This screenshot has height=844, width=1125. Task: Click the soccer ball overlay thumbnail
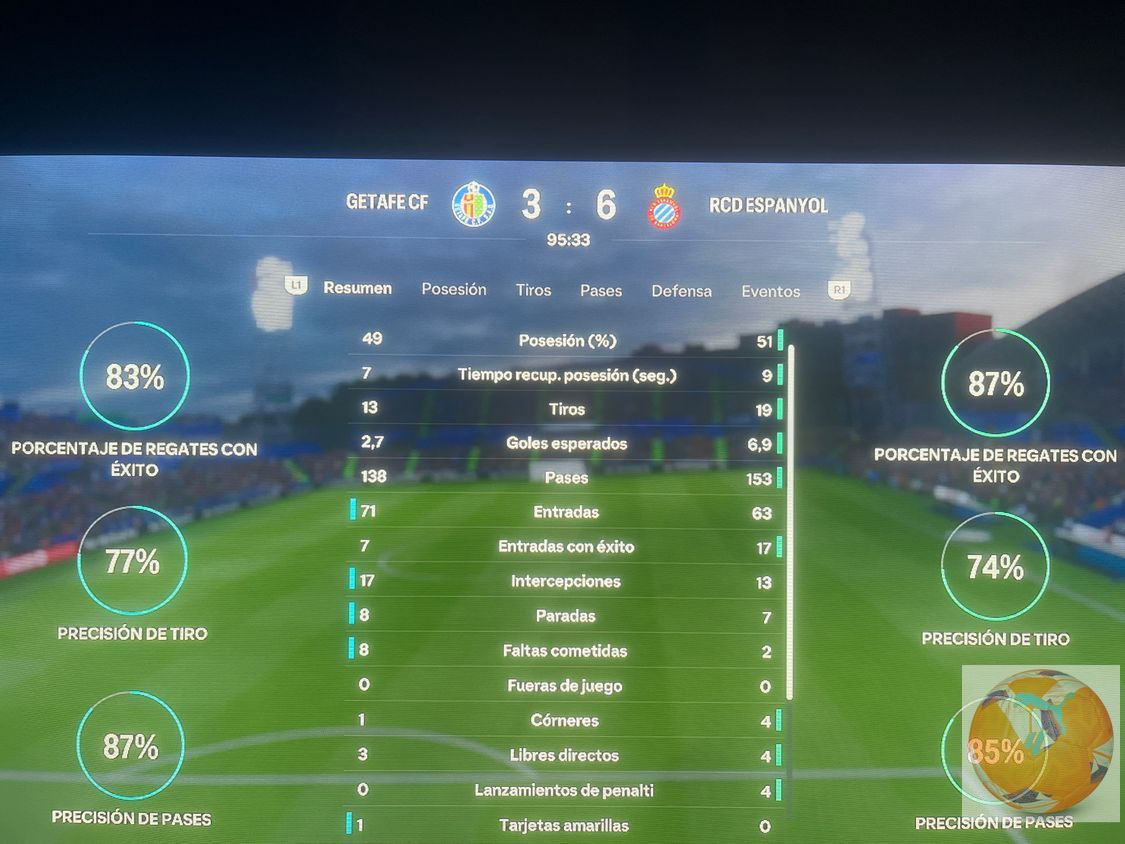[1040, 743]
